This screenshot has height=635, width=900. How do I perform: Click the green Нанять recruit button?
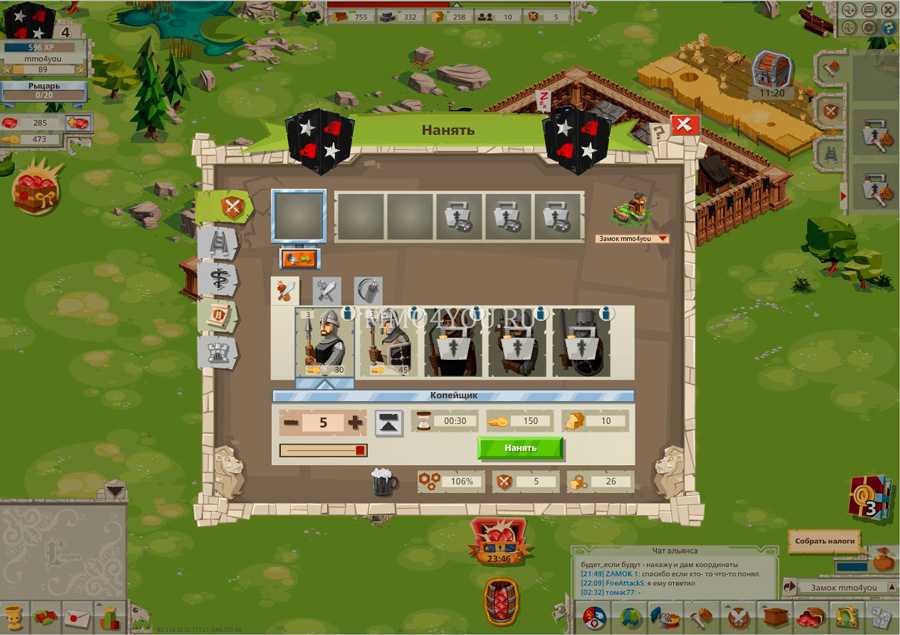(x=520, y=448)
